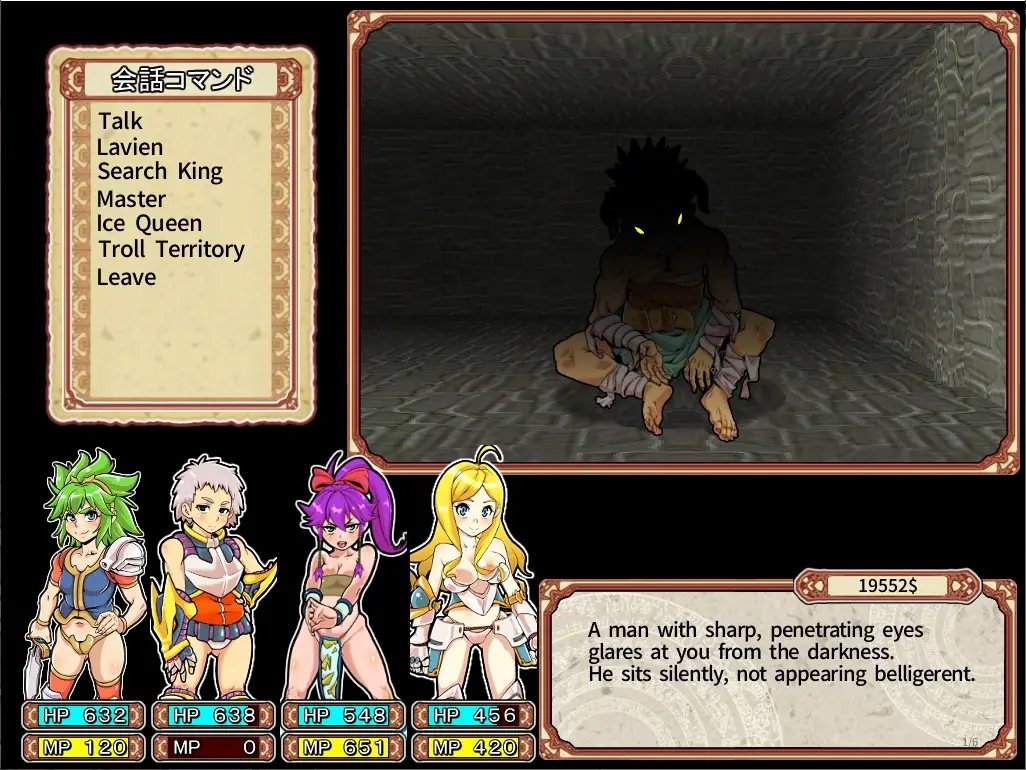
Task: Select the Lavien topic
Action: 130,147
